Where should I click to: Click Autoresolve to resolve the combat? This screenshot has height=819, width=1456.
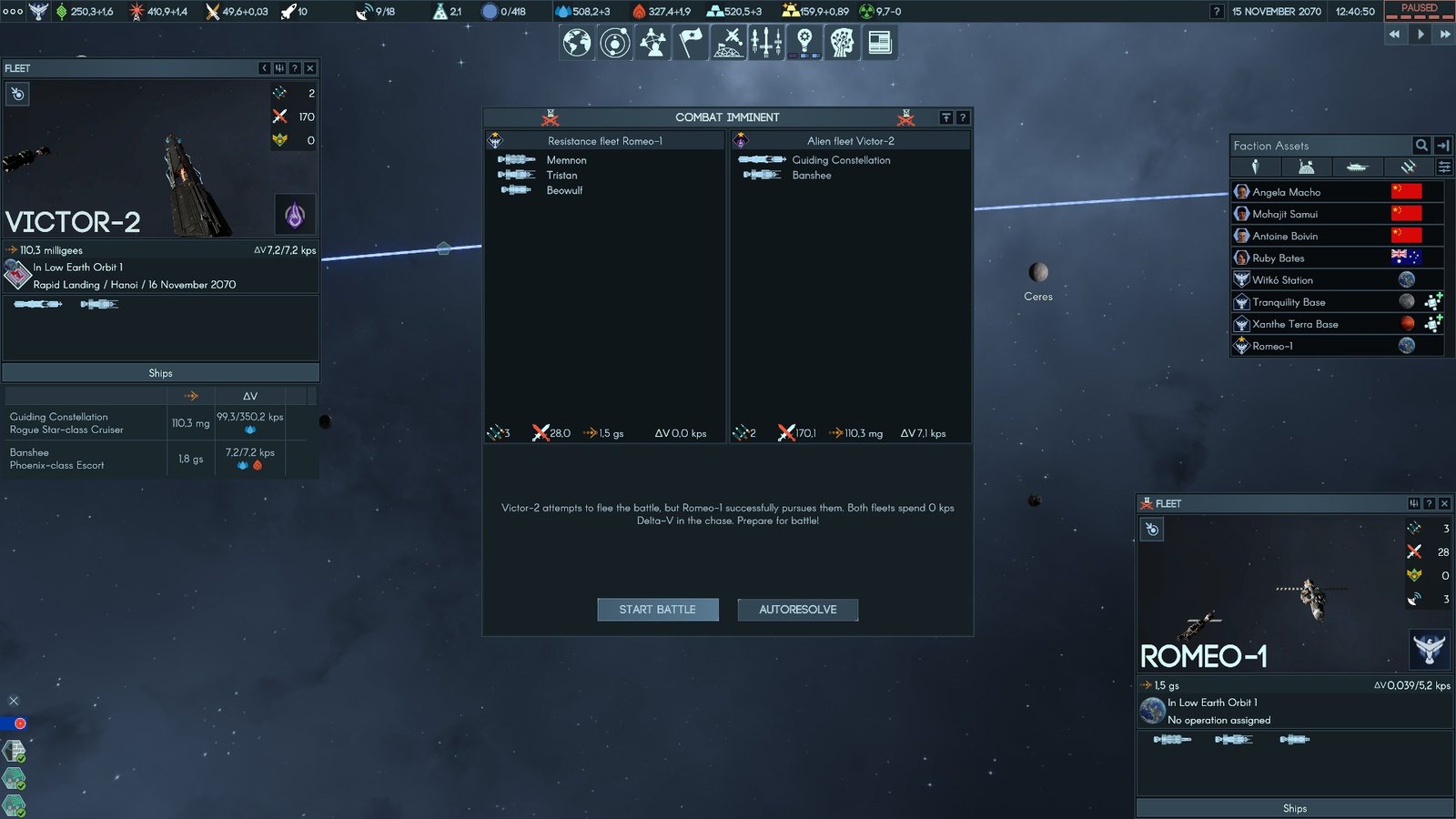pos(797,610)
